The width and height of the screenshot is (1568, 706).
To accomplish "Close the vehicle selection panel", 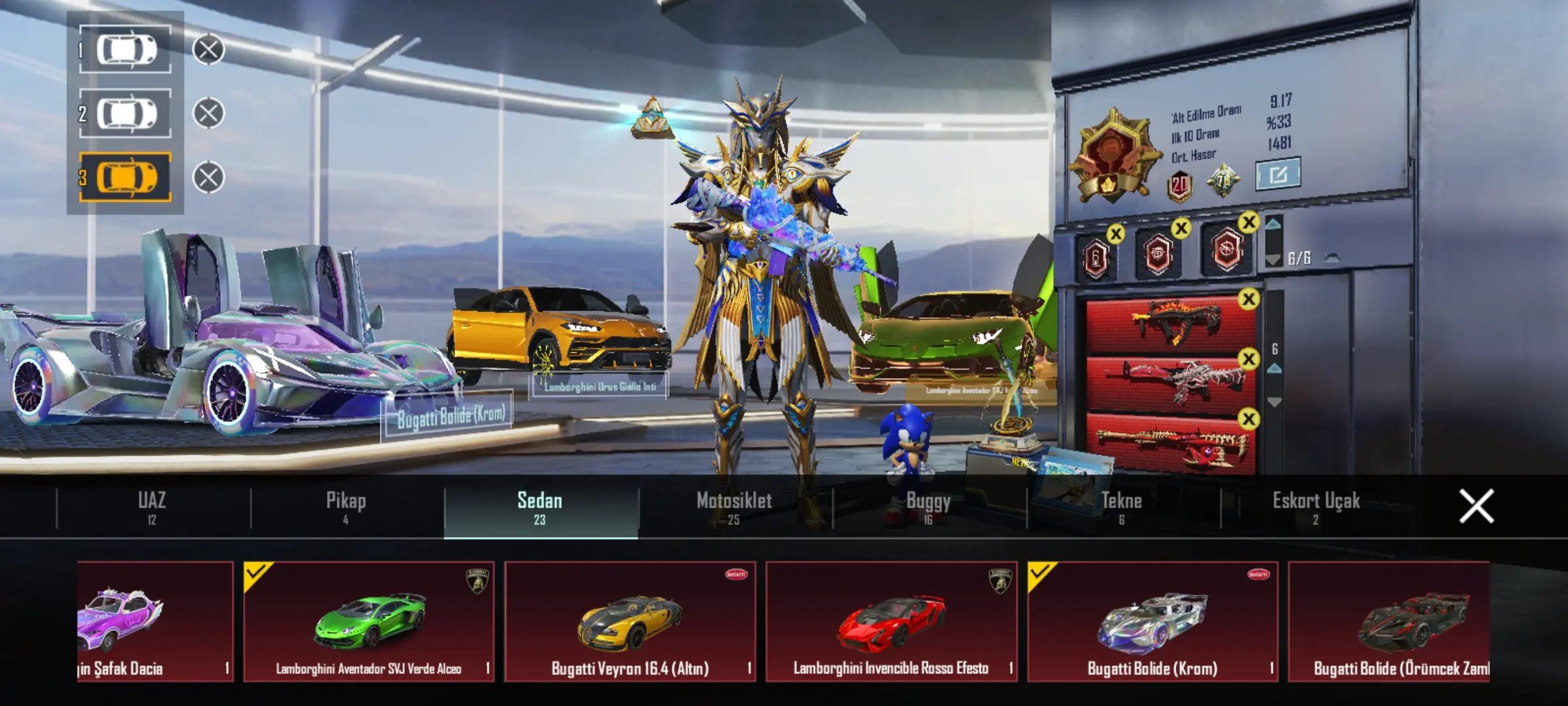I will (x=1476, y=507).
